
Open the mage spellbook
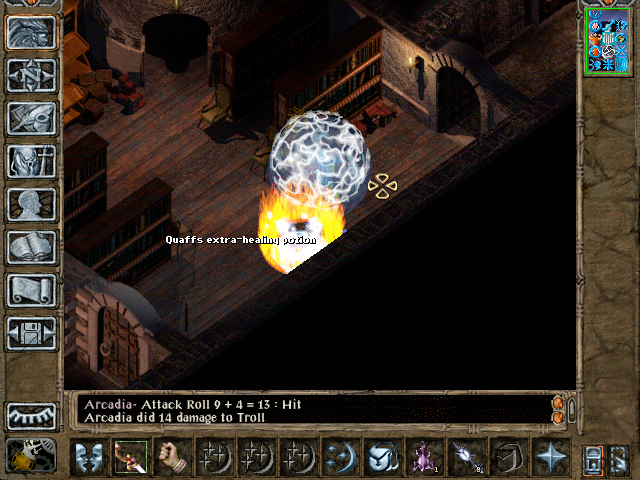[x=31, y=247]
